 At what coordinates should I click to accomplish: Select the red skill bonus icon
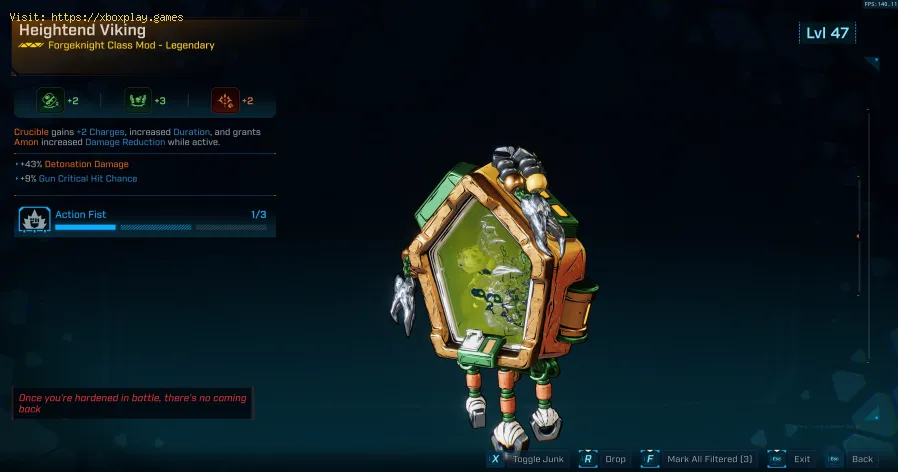(225, 100)
